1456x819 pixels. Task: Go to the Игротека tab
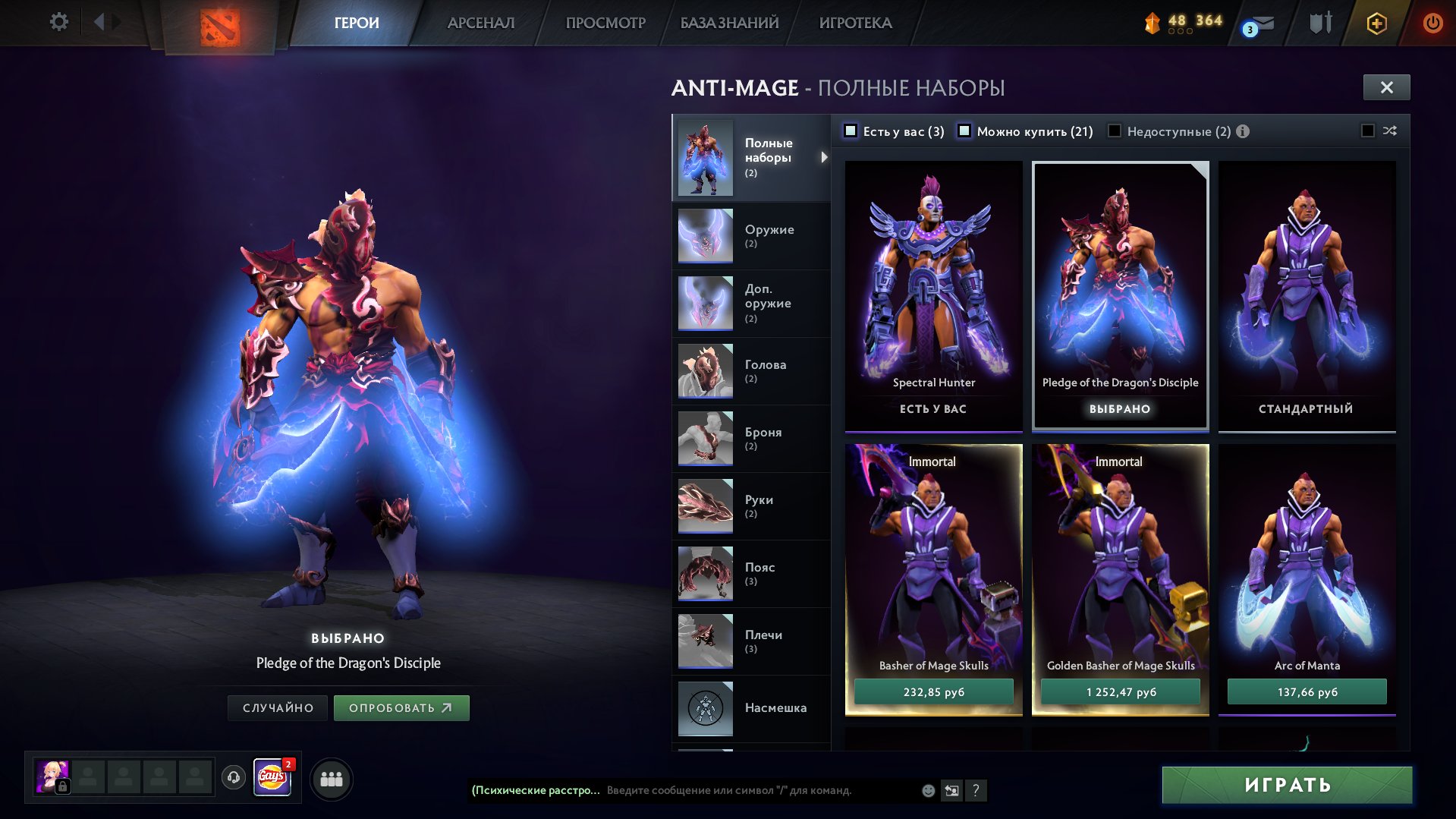[855, 23]
